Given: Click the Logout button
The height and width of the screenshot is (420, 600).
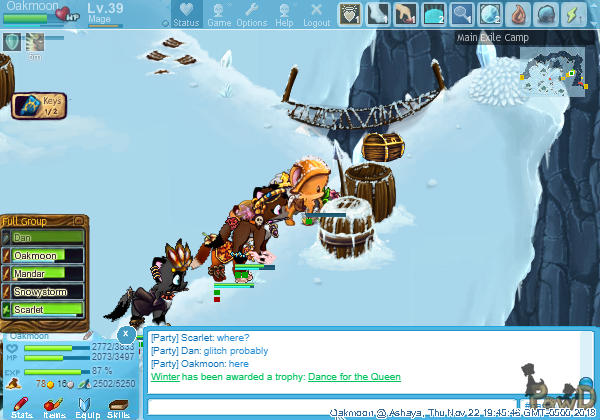Looking at the screenshot, I should pos(316,15).
